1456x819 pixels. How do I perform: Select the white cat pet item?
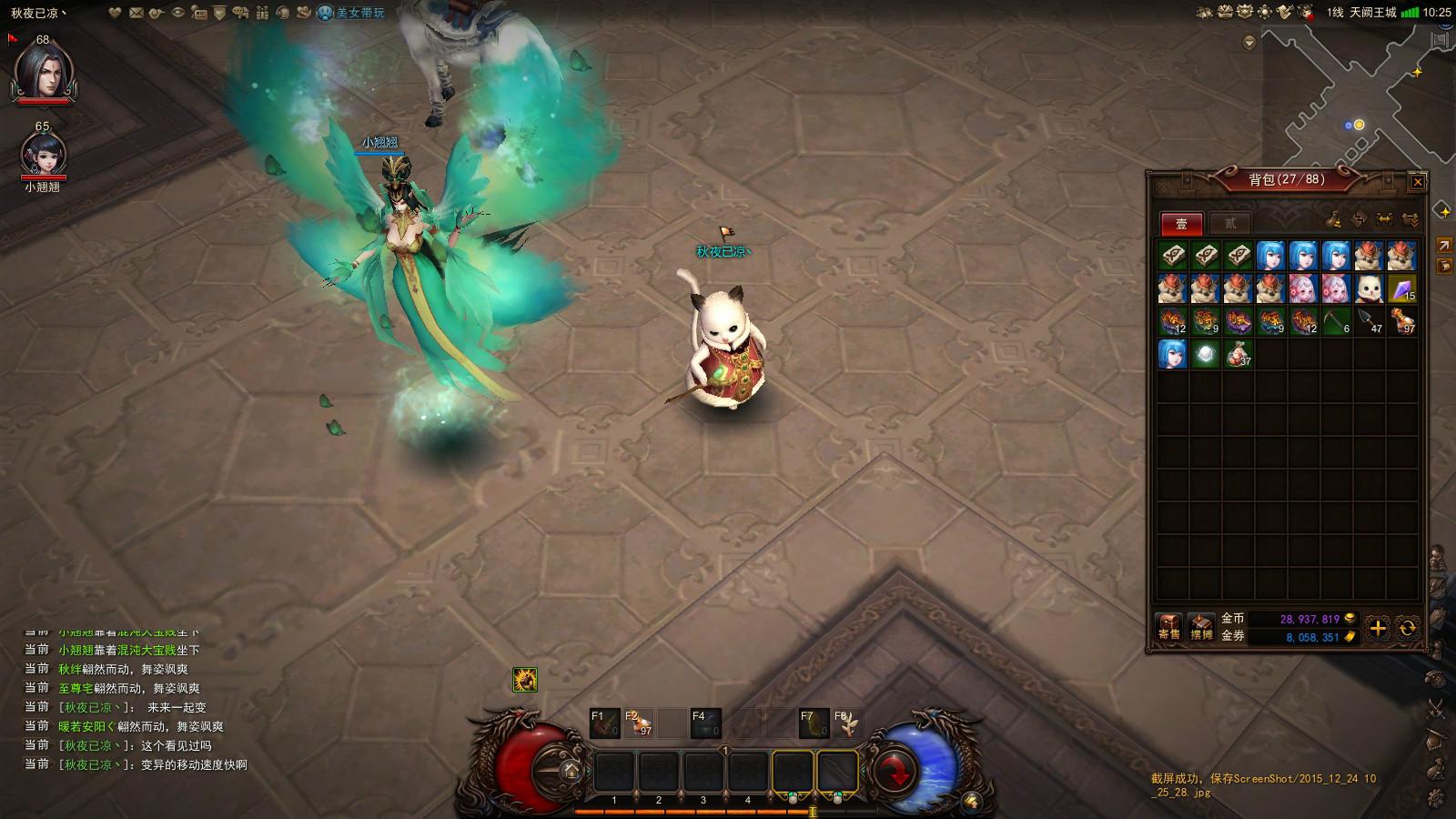click(x=1370, y=289)
